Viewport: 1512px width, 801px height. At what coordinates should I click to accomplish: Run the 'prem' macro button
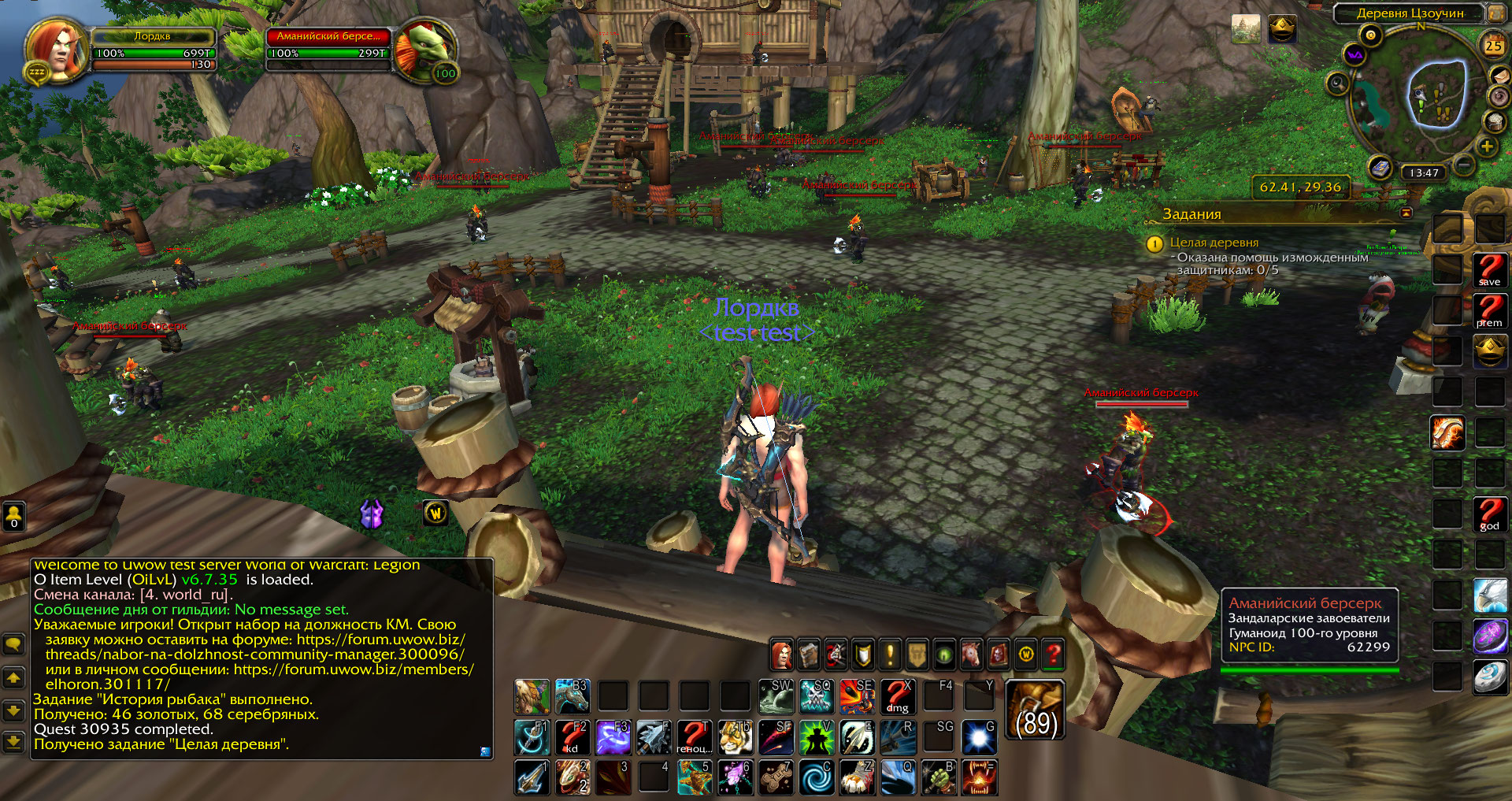tap(1489, 310)
